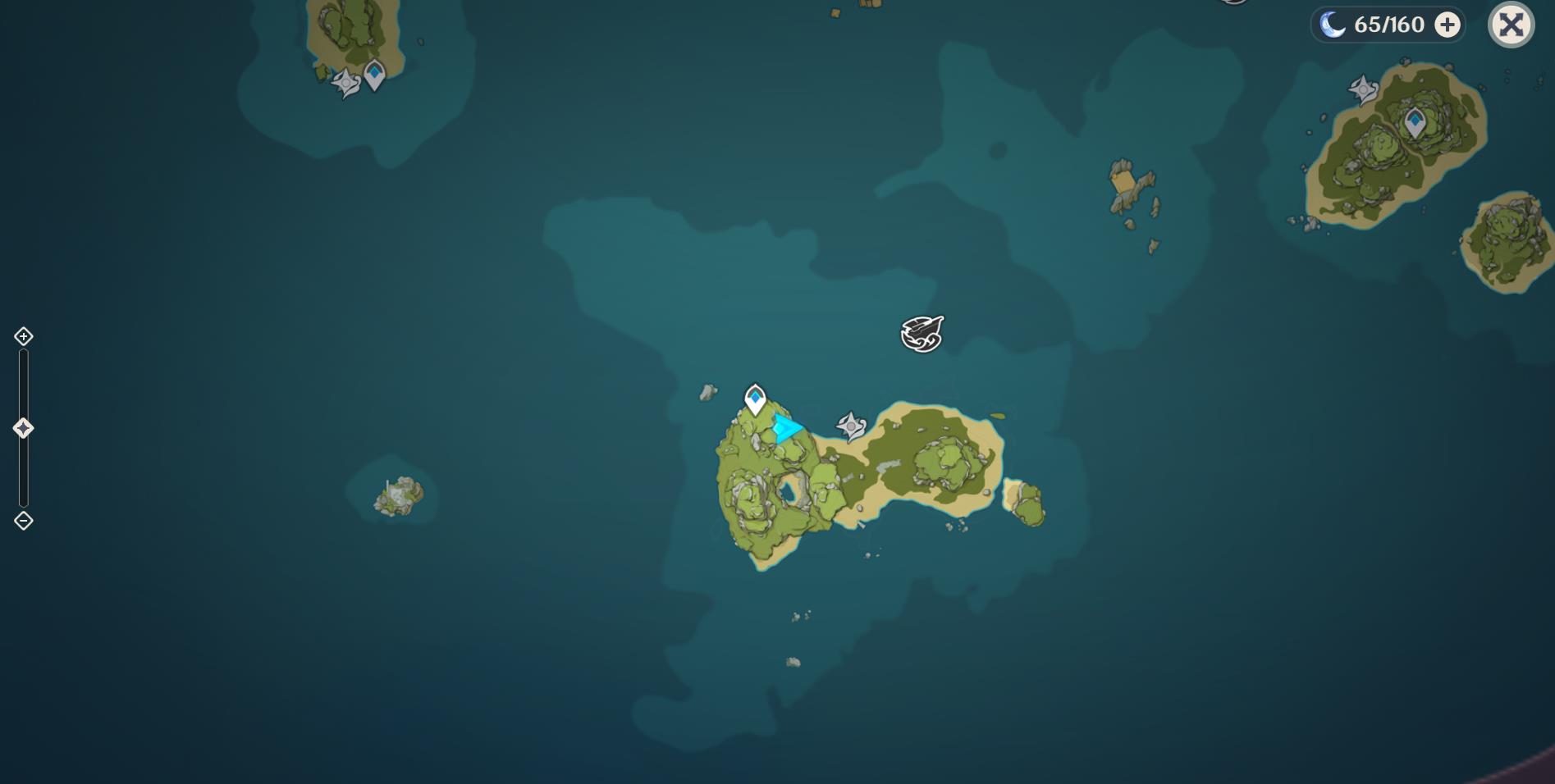Select the teleport waypoint on the northeast island
1555x784 pixels.
1414,121
